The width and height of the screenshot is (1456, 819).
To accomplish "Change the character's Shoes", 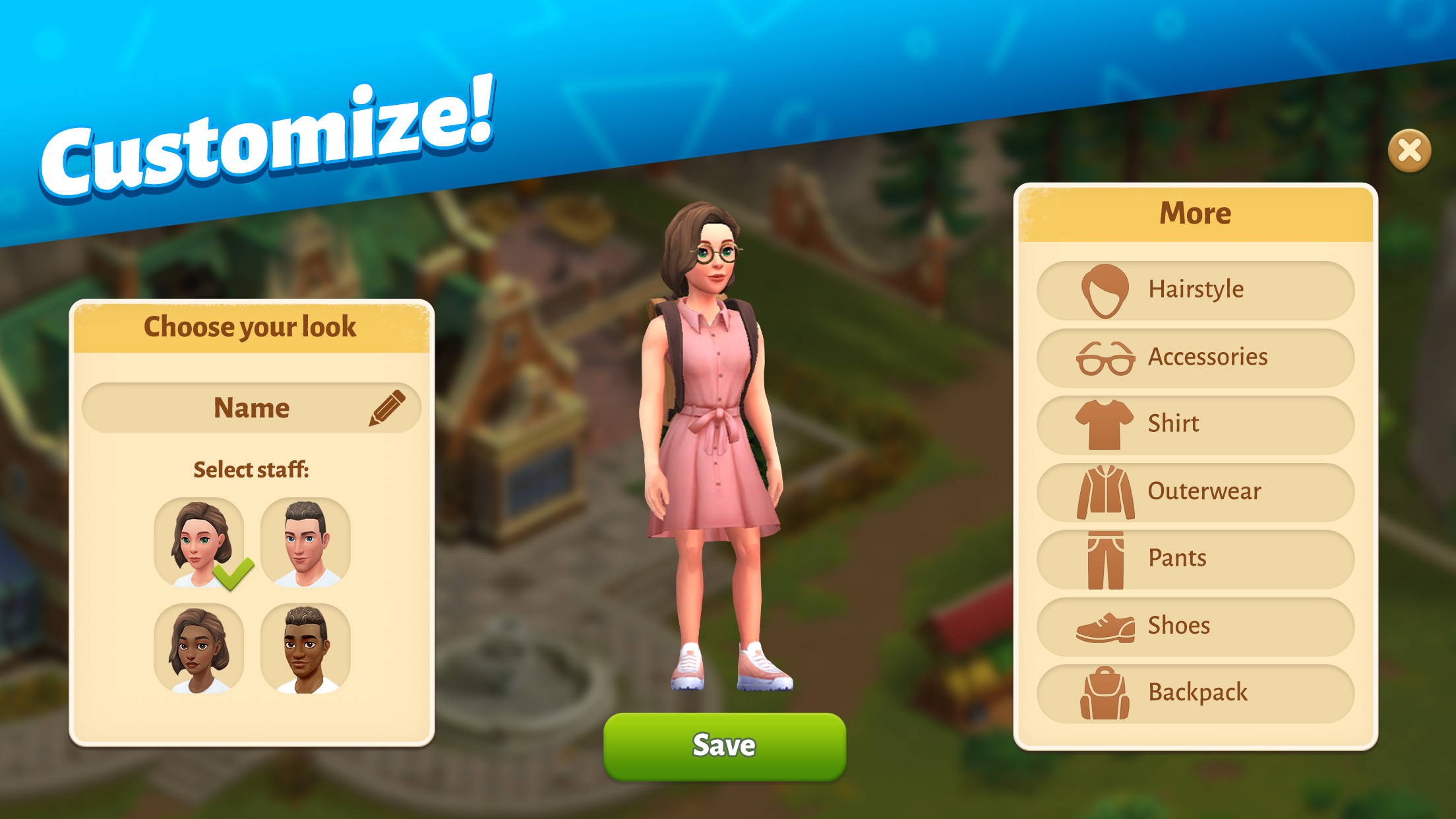I will (x=1195, y=626).
